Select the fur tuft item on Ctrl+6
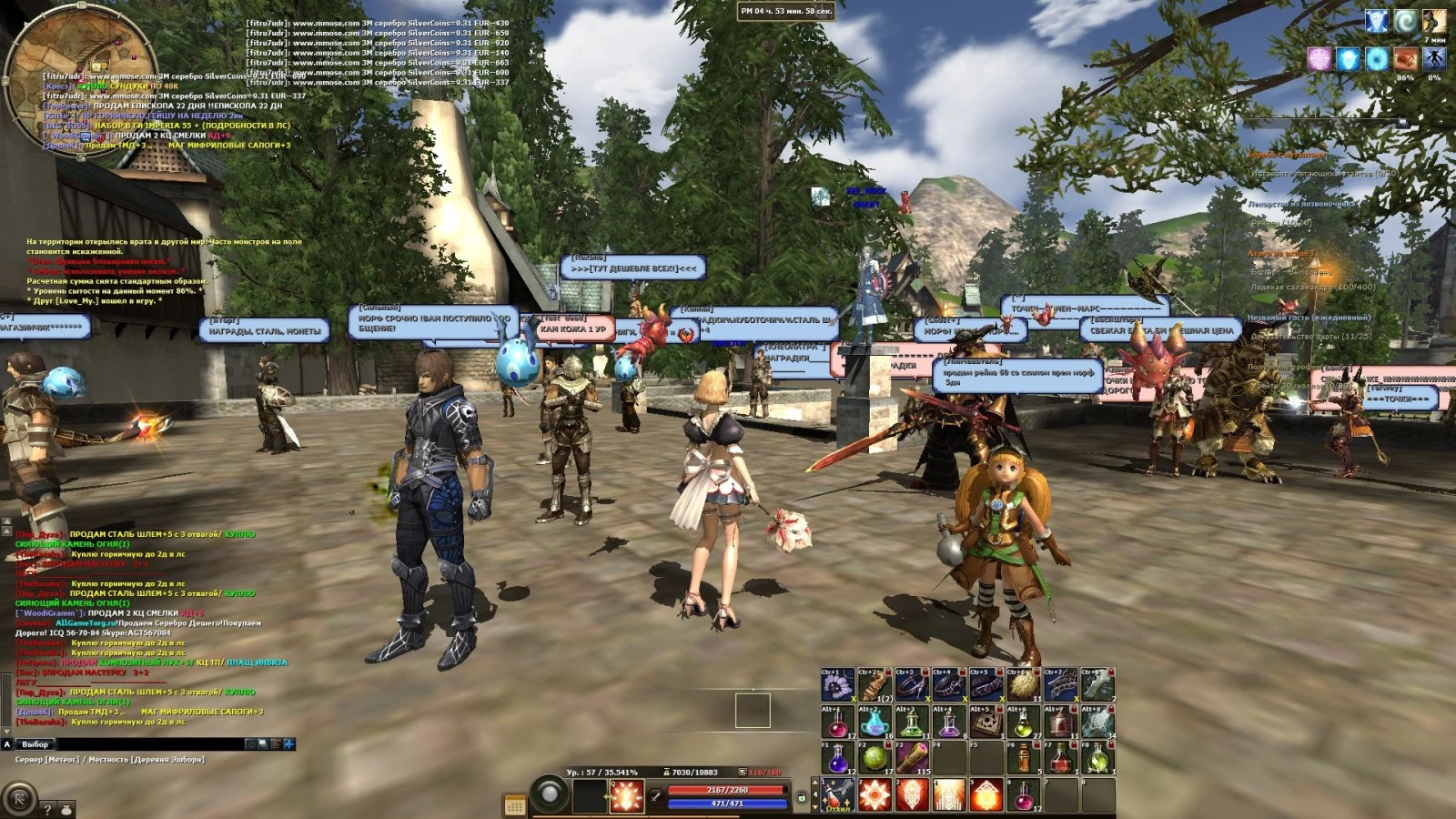 pos(1024,685)
